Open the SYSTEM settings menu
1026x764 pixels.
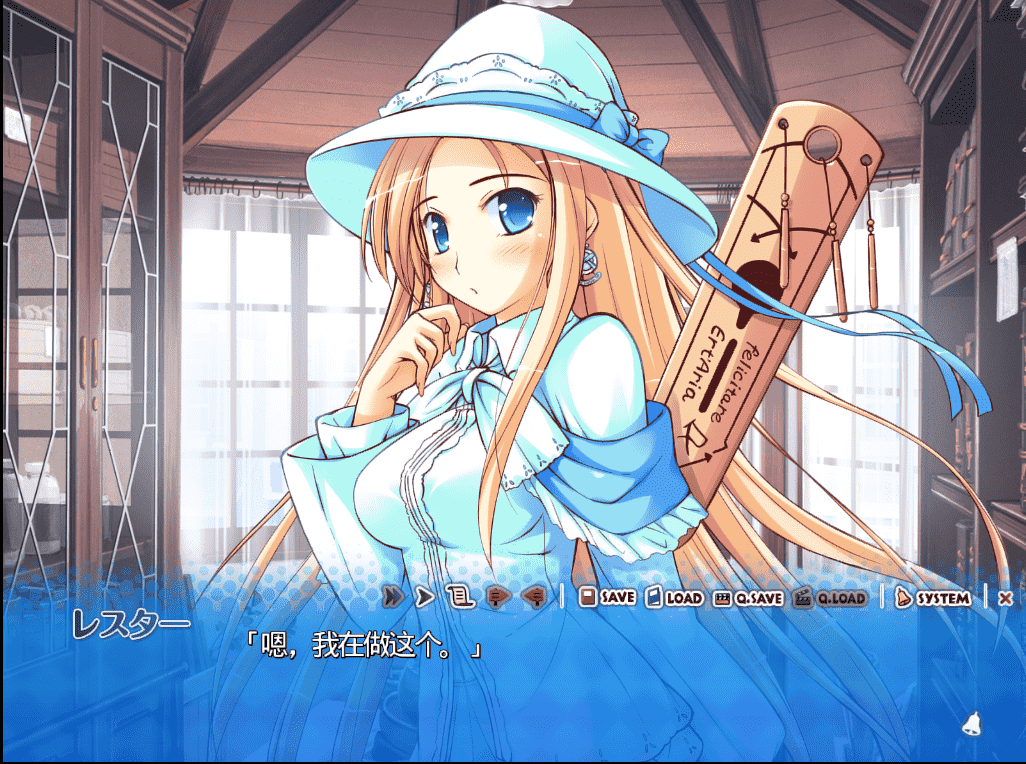(932, 598)
